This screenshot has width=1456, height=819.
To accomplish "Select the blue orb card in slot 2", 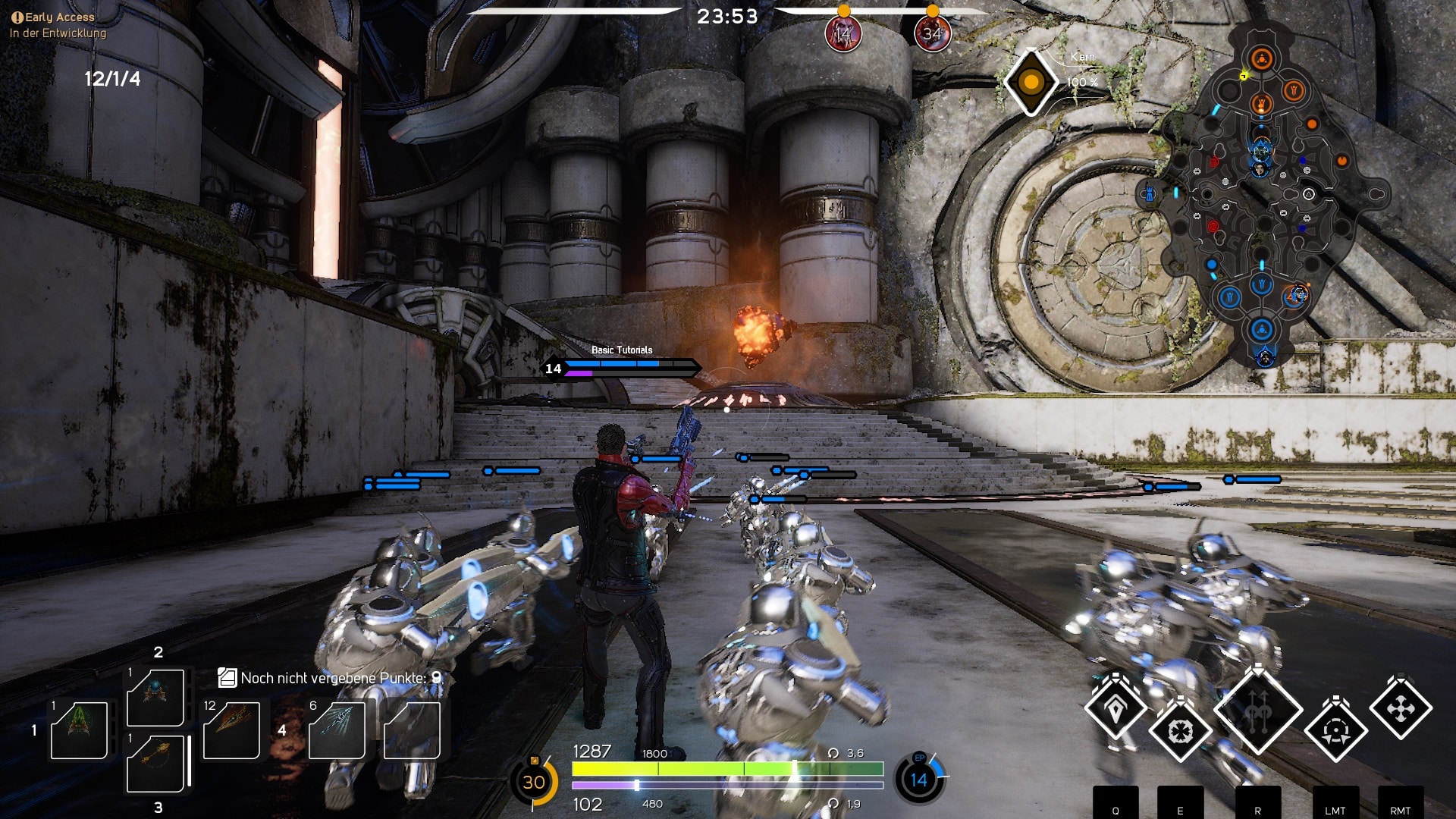I will tap(155, 697).
